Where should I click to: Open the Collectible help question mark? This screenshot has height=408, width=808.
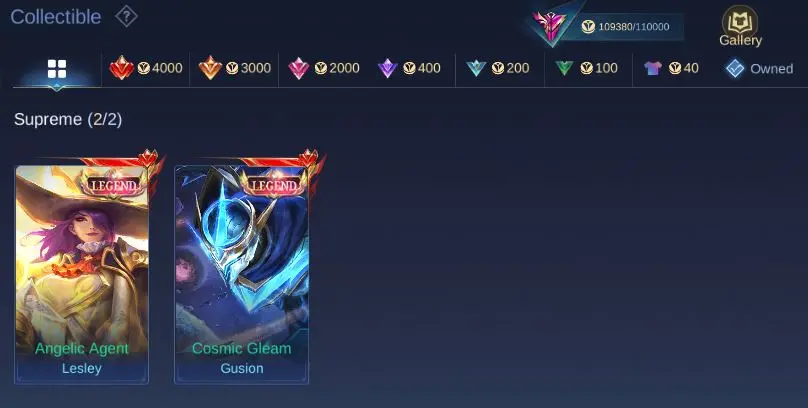tap(126, 16)
